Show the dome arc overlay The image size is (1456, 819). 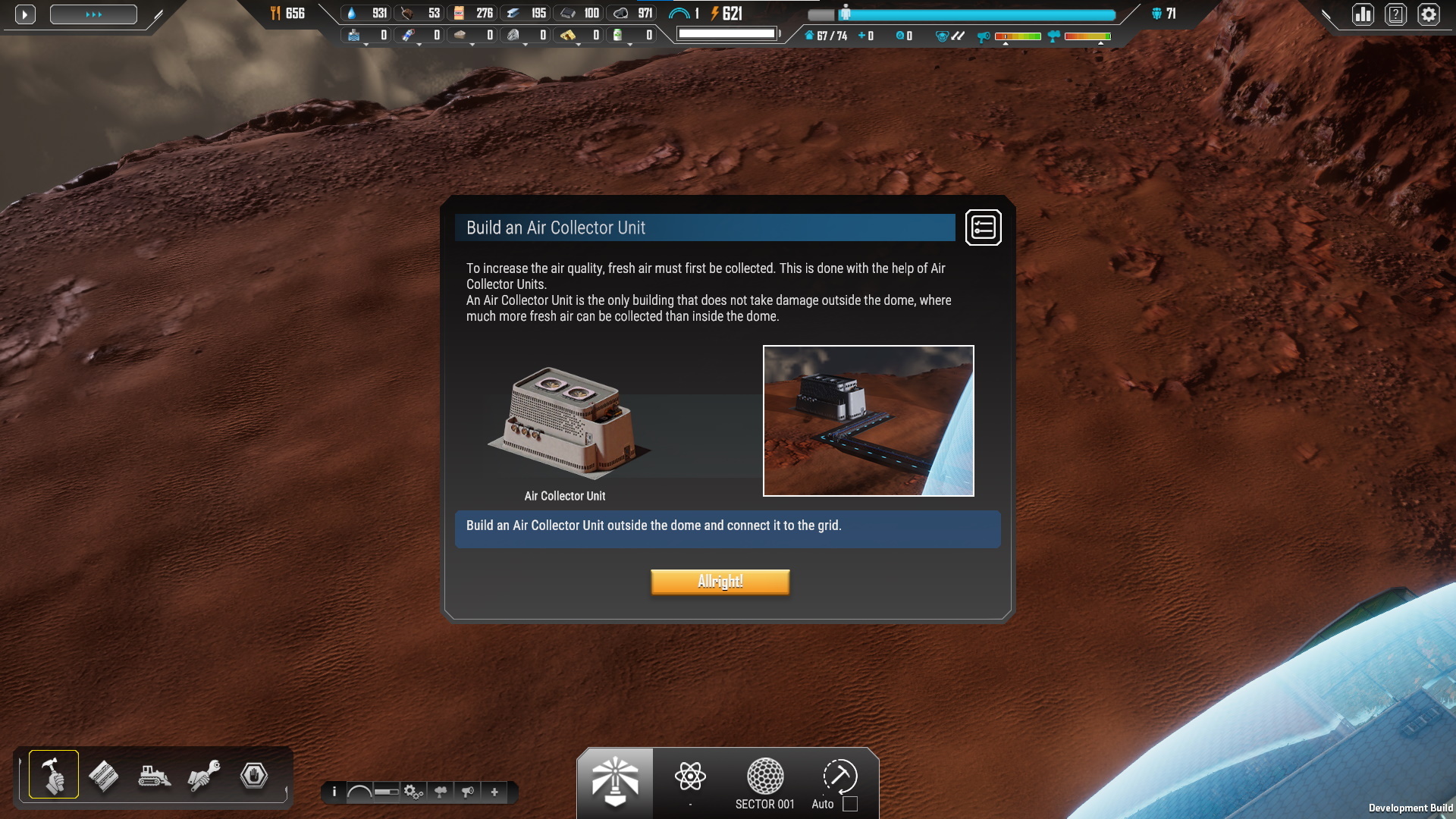359,792
